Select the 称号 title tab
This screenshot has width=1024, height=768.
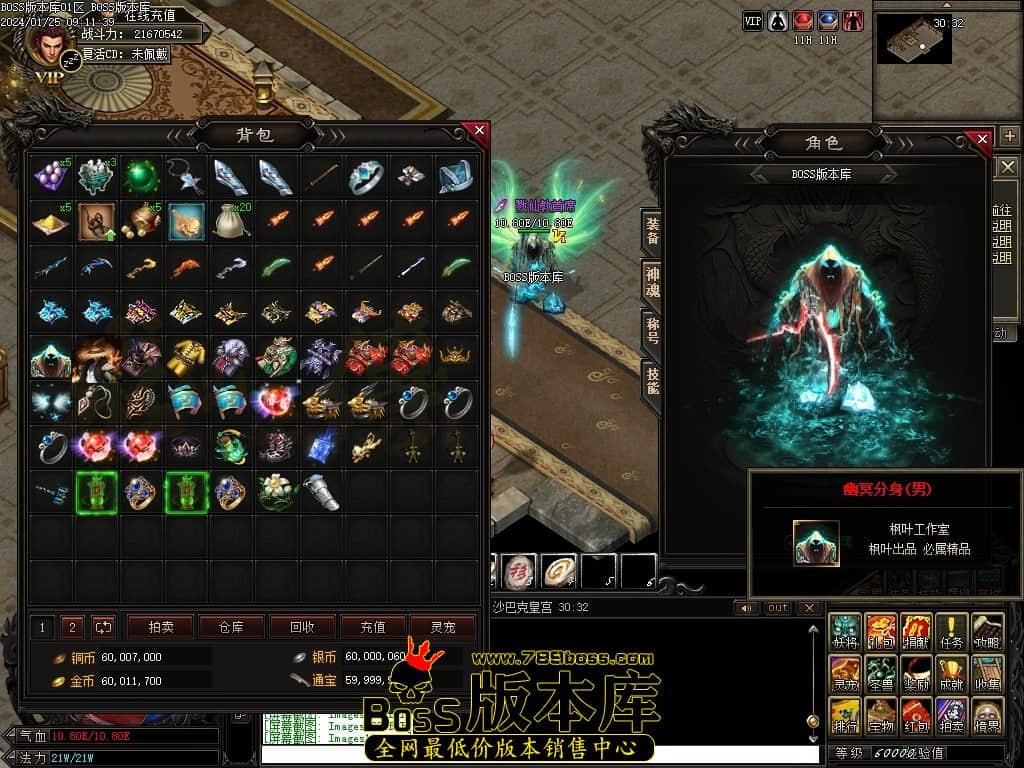[652, 332]
